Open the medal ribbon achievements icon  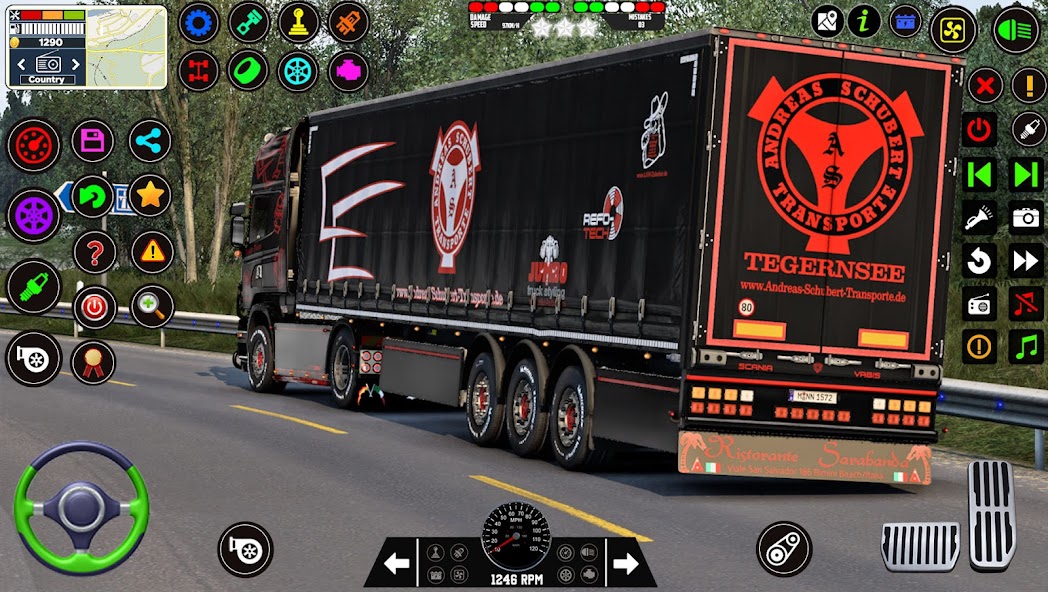[x=93, y=361]
